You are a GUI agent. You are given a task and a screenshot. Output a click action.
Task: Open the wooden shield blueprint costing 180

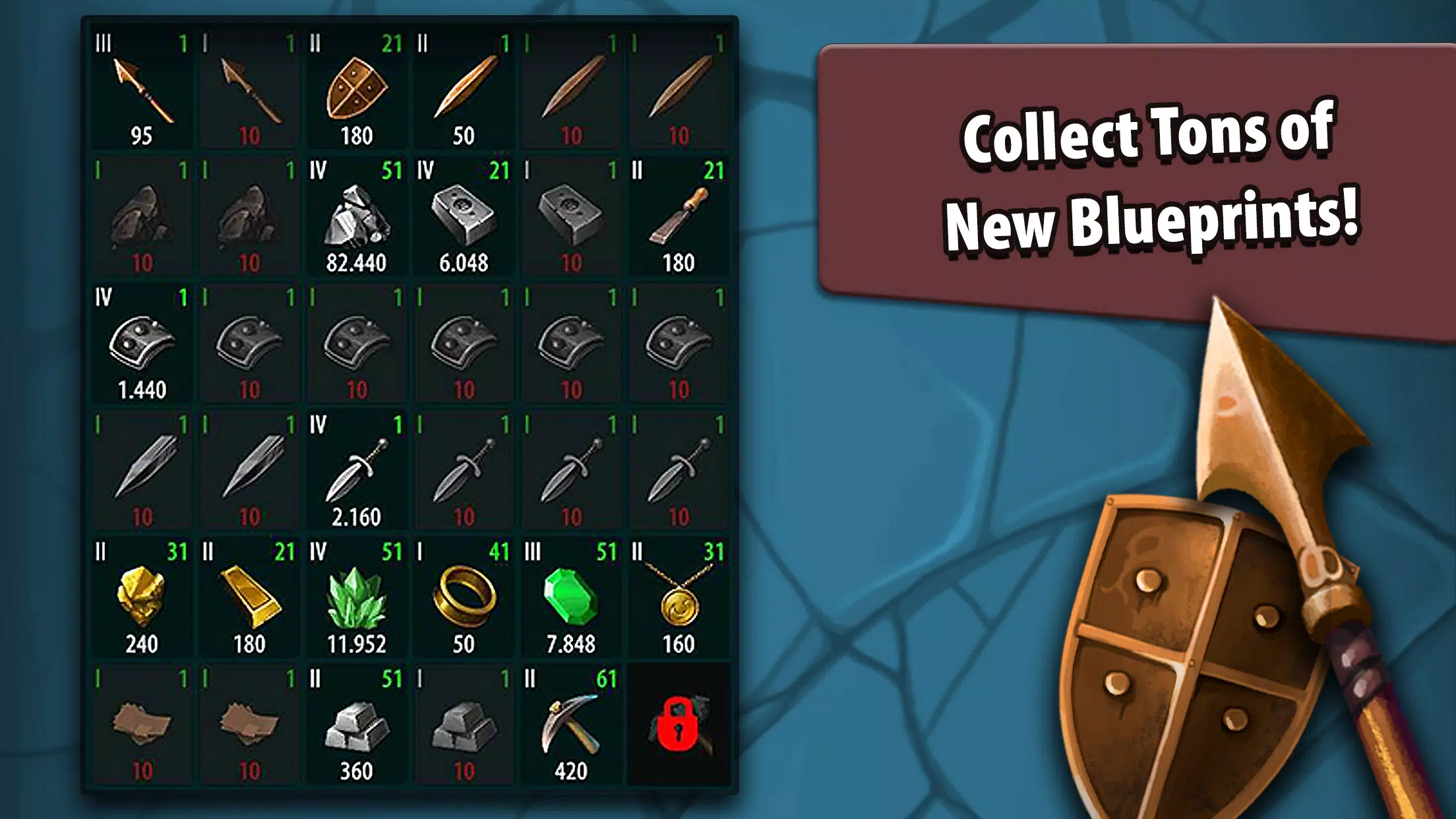[356, 89]
